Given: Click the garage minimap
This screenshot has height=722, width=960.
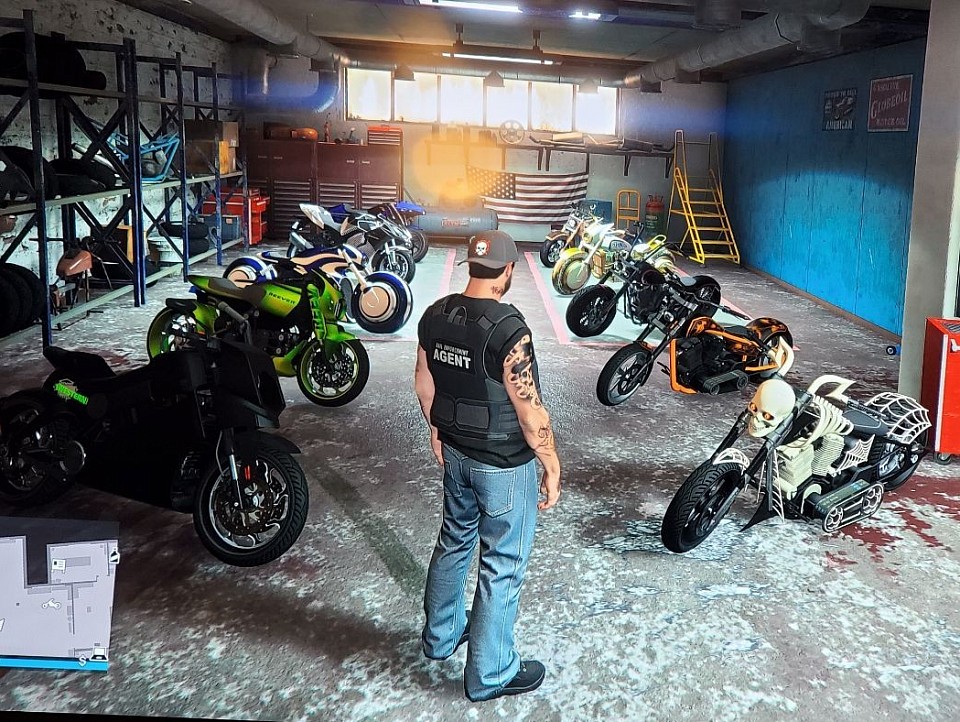Looking at the screenshot, I should click(x=57, y=592).
